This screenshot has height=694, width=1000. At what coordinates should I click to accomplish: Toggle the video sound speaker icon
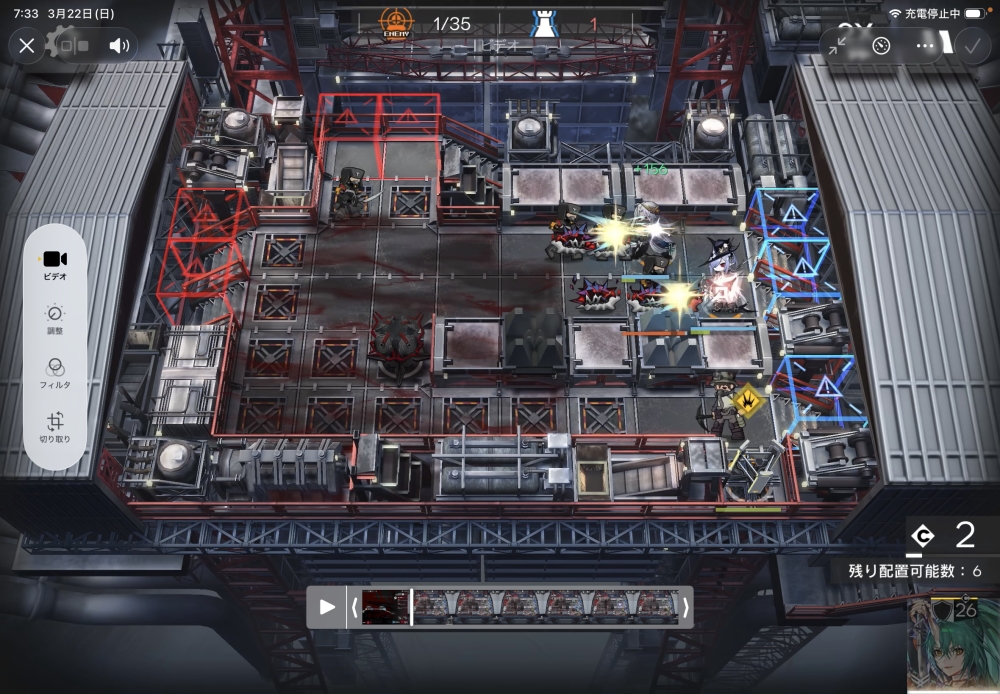(119, 46)
